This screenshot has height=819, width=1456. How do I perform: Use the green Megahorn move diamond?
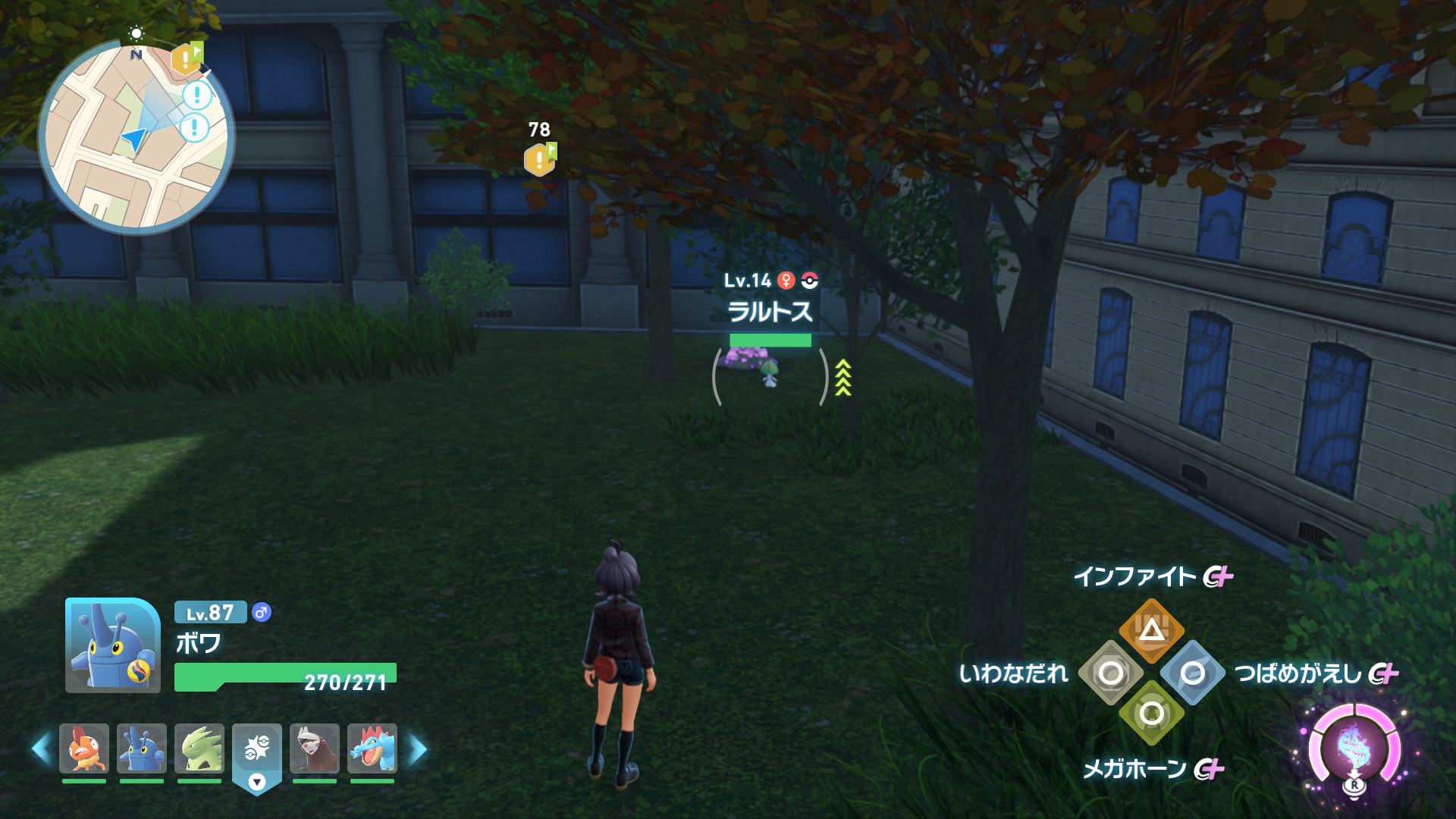pyautogui.click(x=1151, y=714)
